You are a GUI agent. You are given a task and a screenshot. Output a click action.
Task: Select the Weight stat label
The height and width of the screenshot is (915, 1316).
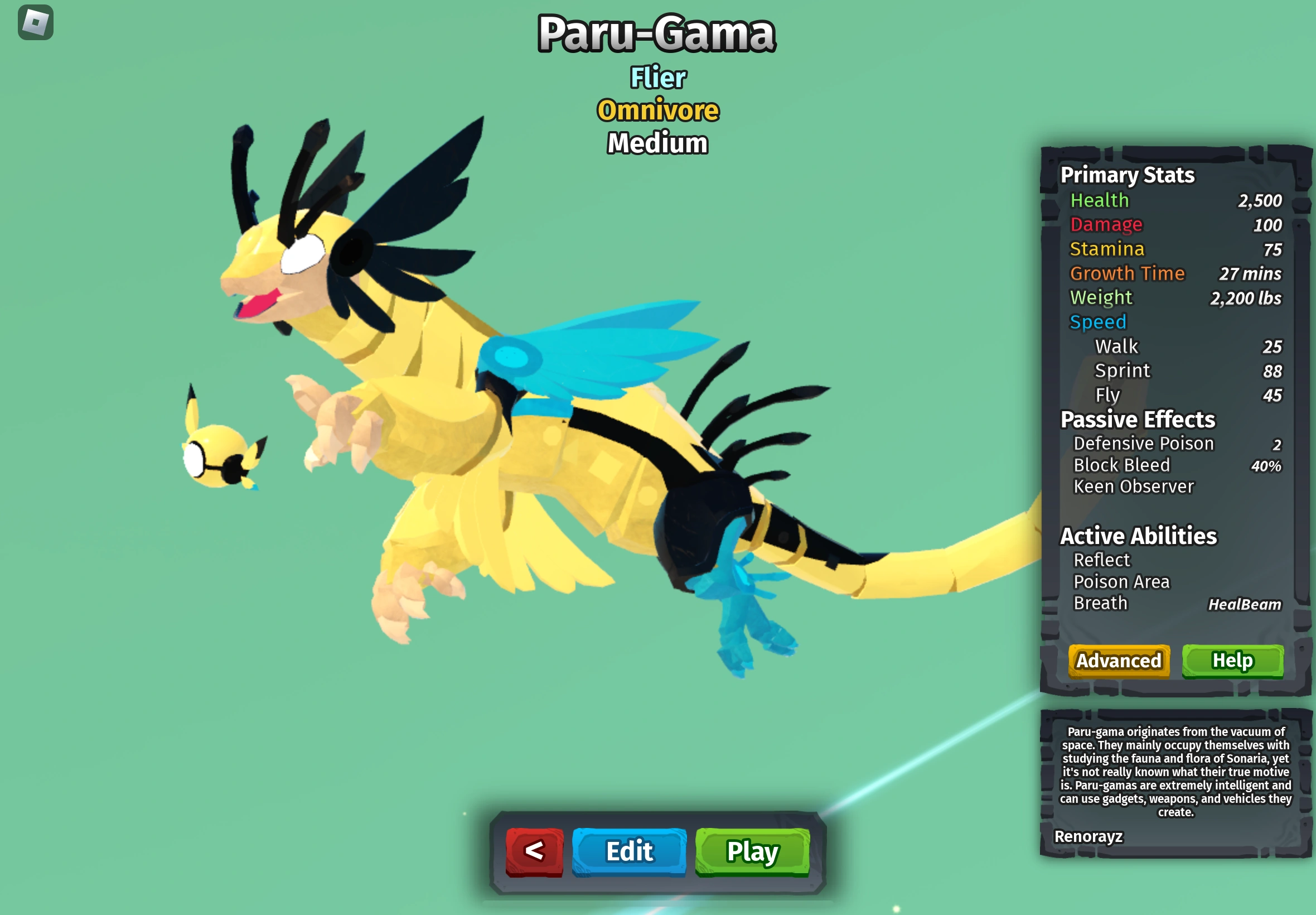[x=1100, y=297]
